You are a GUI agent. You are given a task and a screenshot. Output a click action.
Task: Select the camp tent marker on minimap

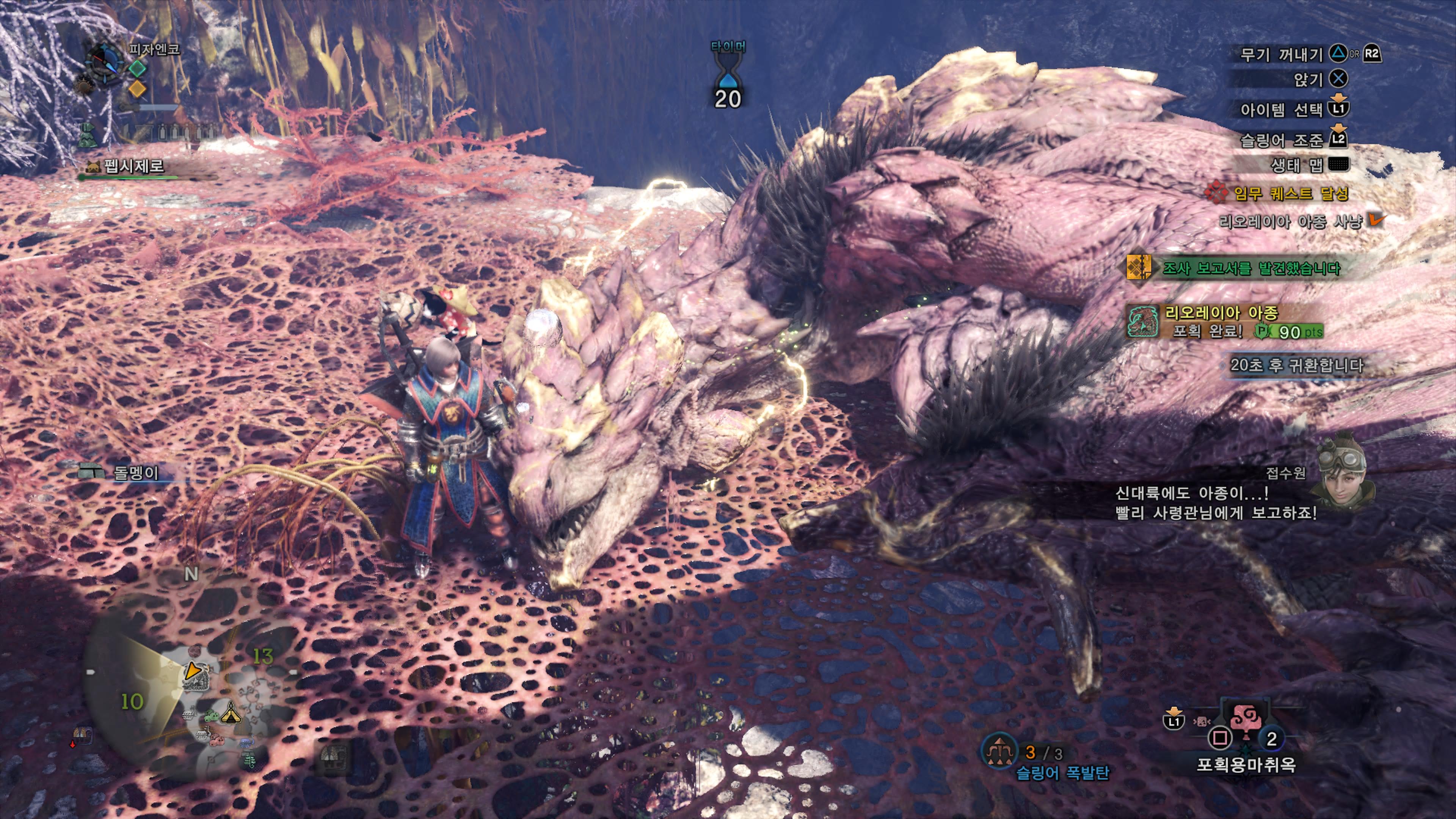click(x=231, y=714)
